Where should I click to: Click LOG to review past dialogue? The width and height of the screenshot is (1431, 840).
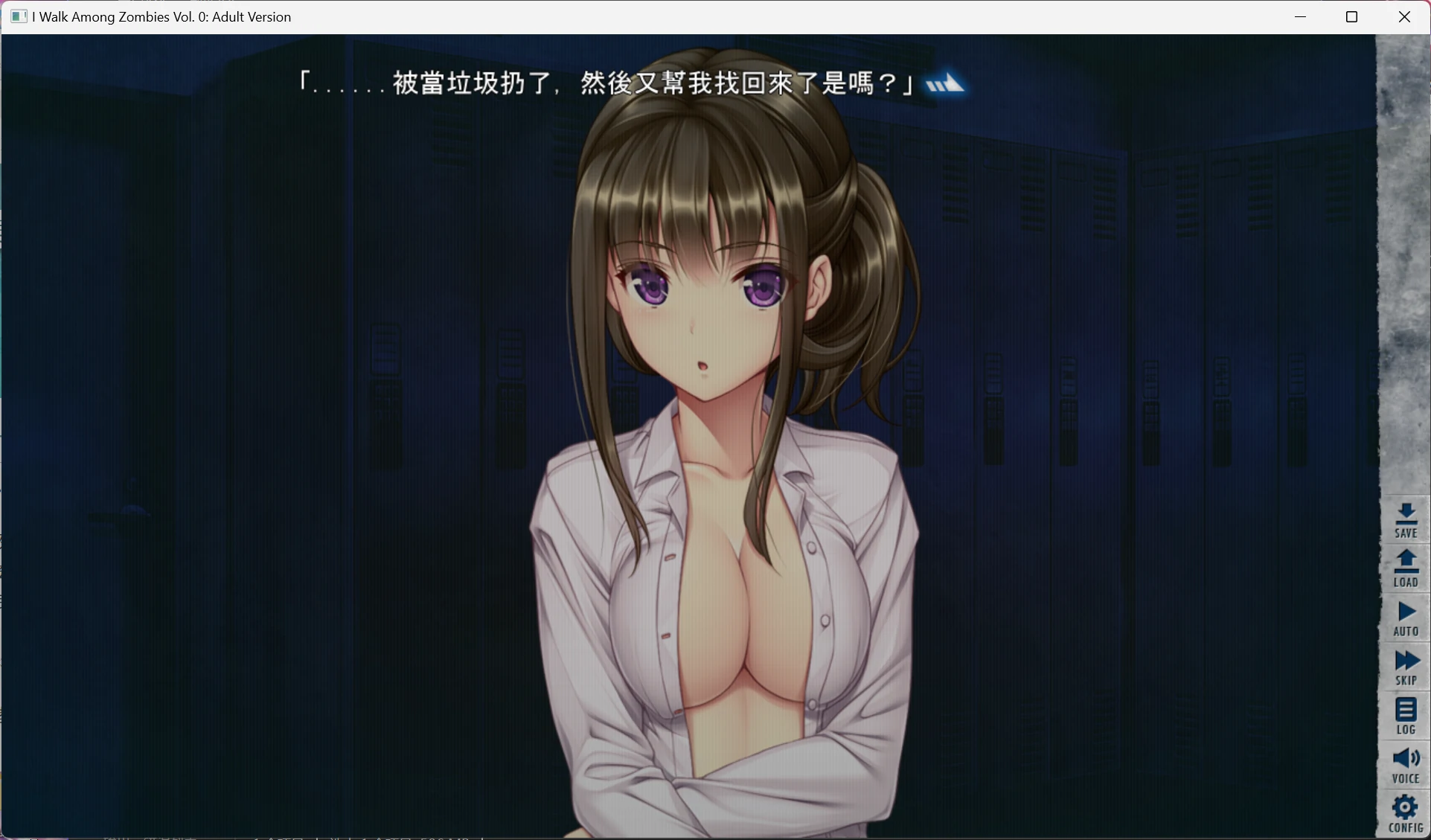point(1405,714)
